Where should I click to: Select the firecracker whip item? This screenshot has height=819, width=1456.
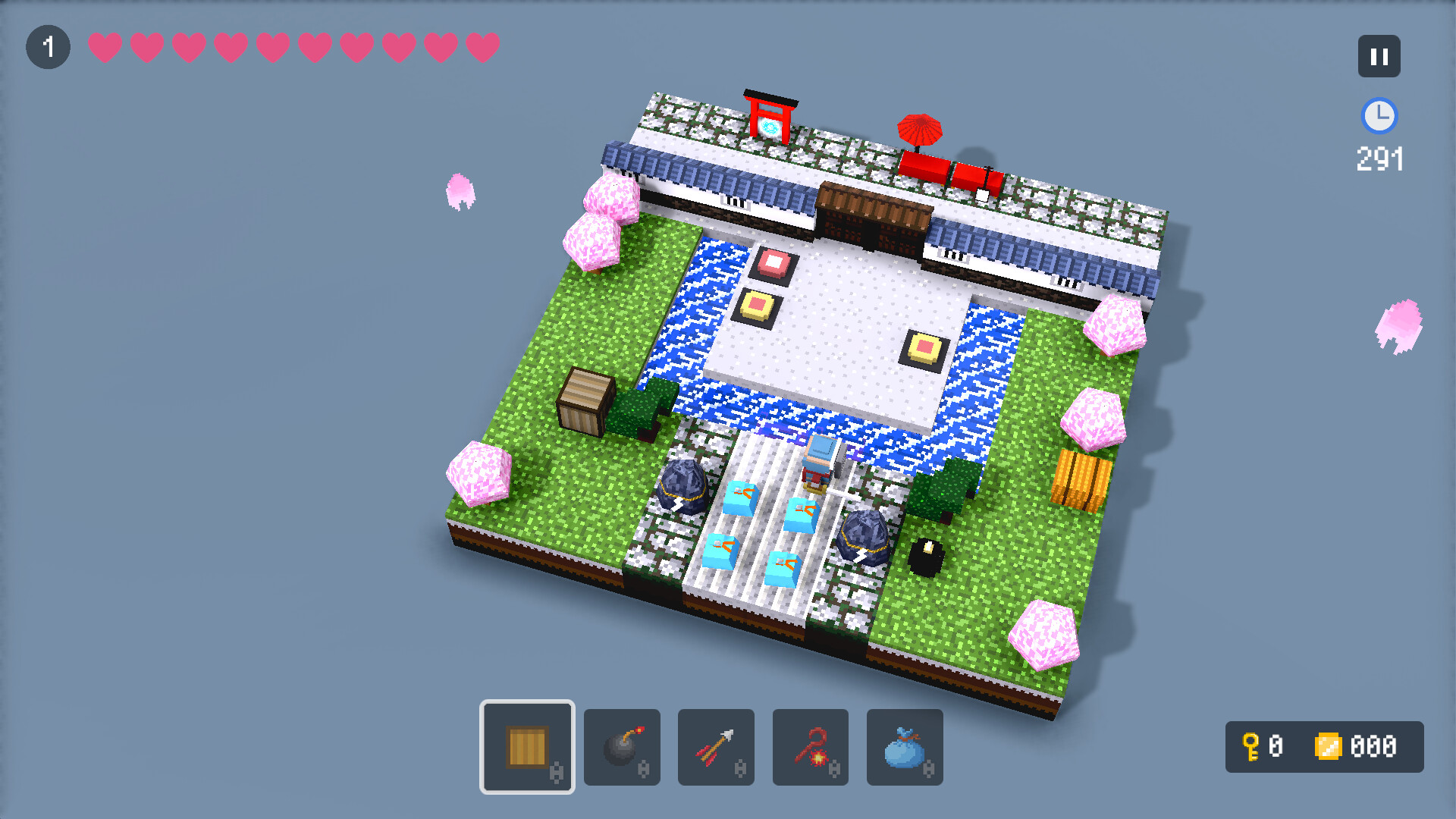(x=810, y=747)
